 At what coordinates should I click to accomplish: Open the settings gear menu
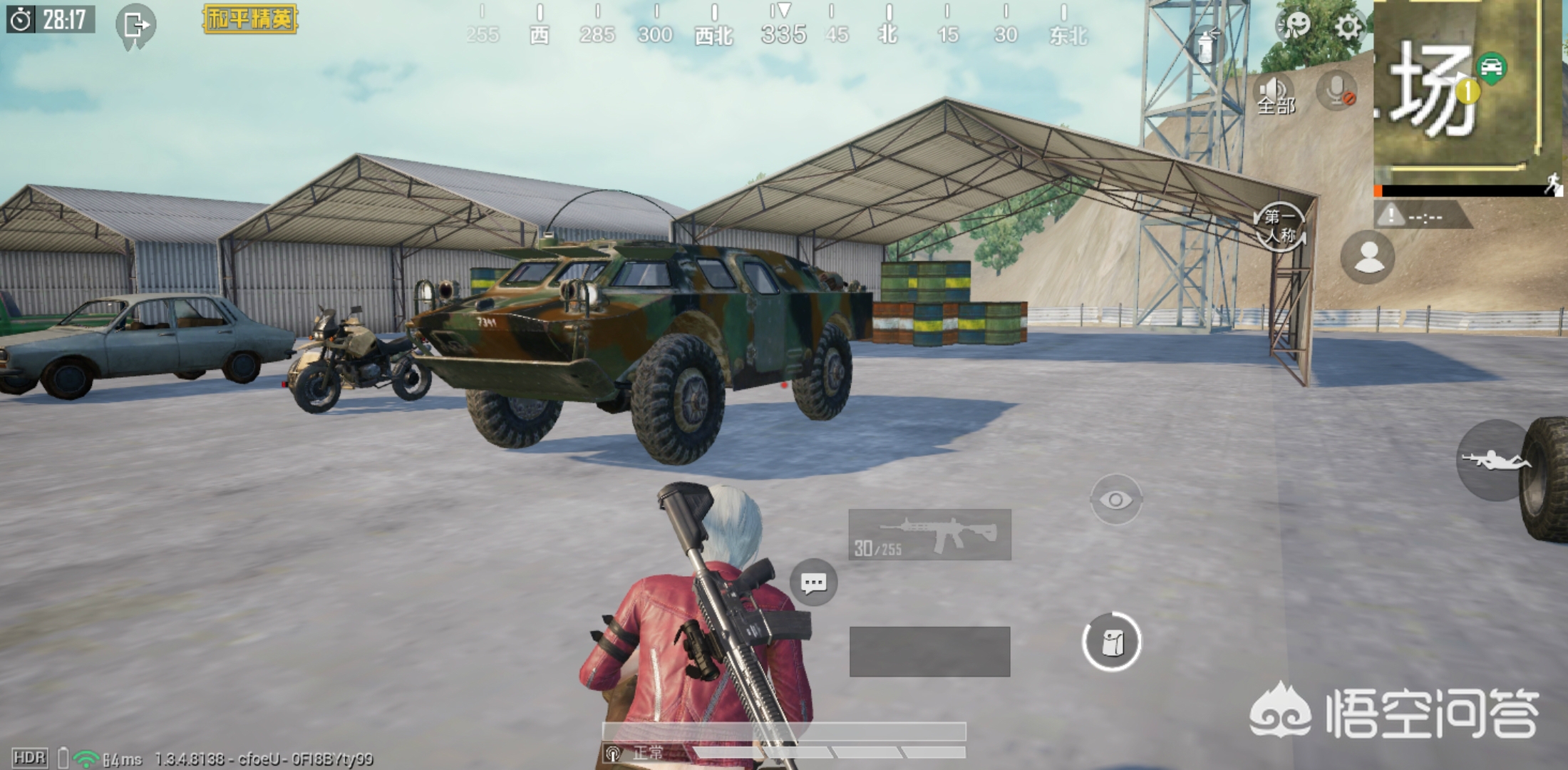[1346, 27]
